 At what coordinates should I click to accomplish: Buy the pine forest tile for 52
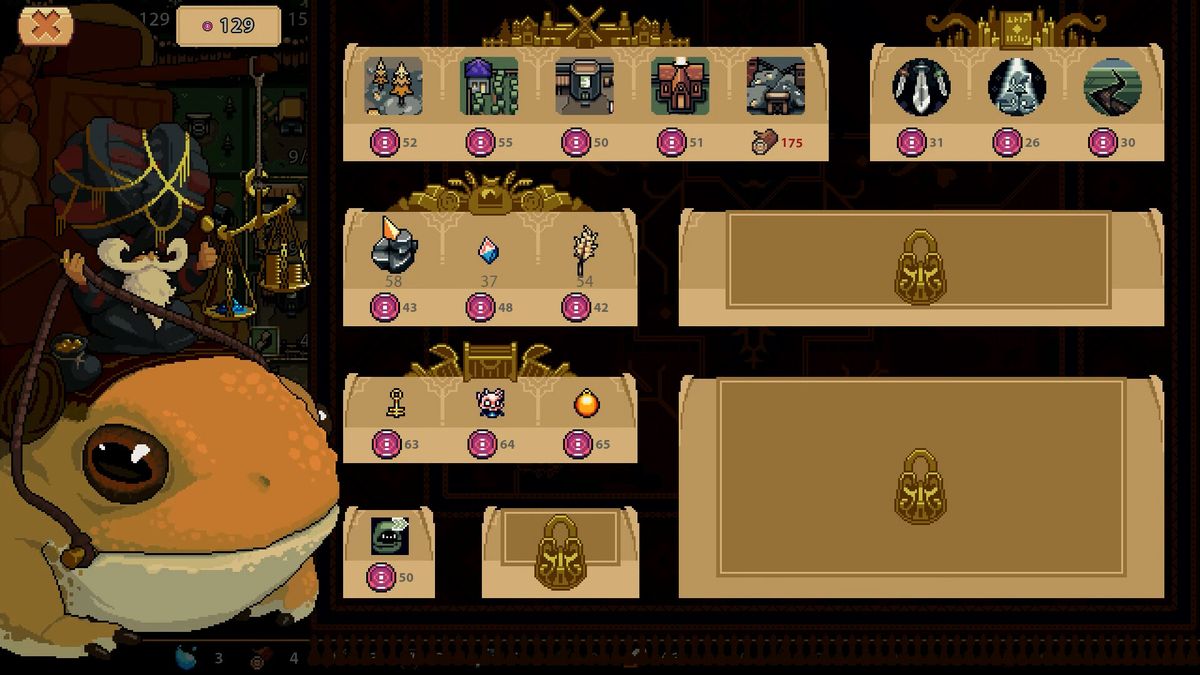coord(393,86)
